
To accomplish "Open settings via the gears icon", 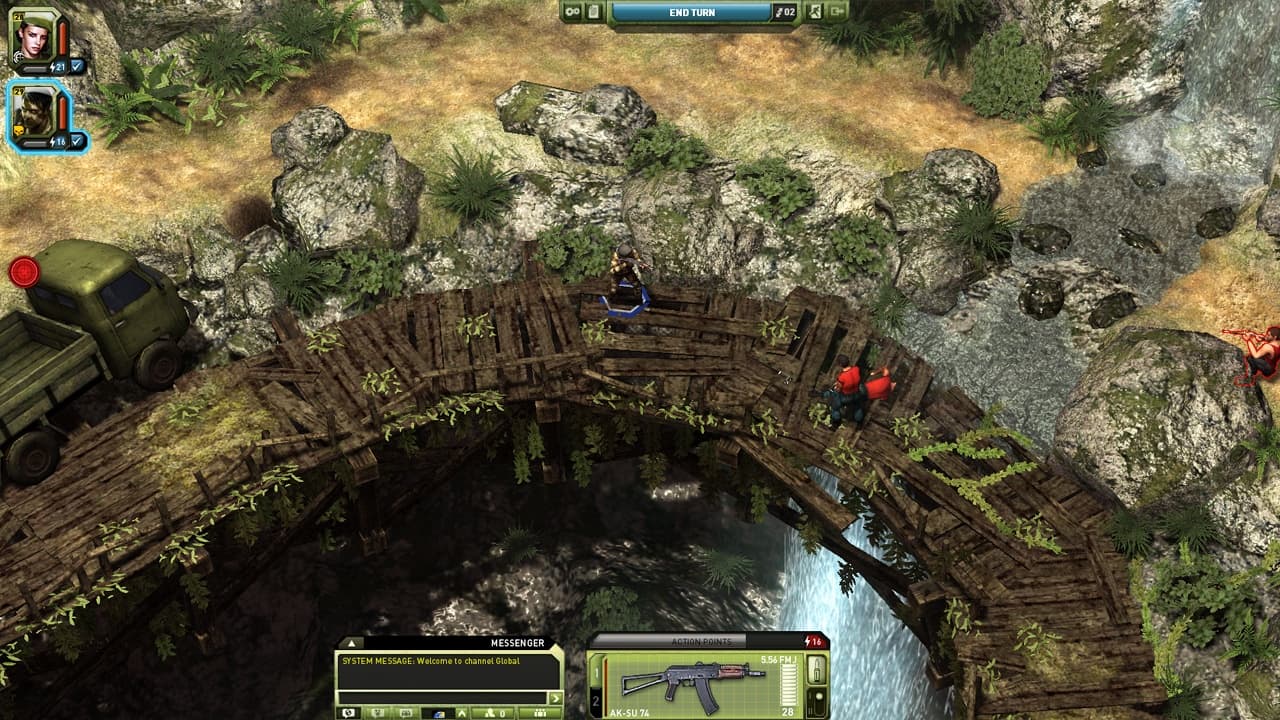I will pos(573,12).
